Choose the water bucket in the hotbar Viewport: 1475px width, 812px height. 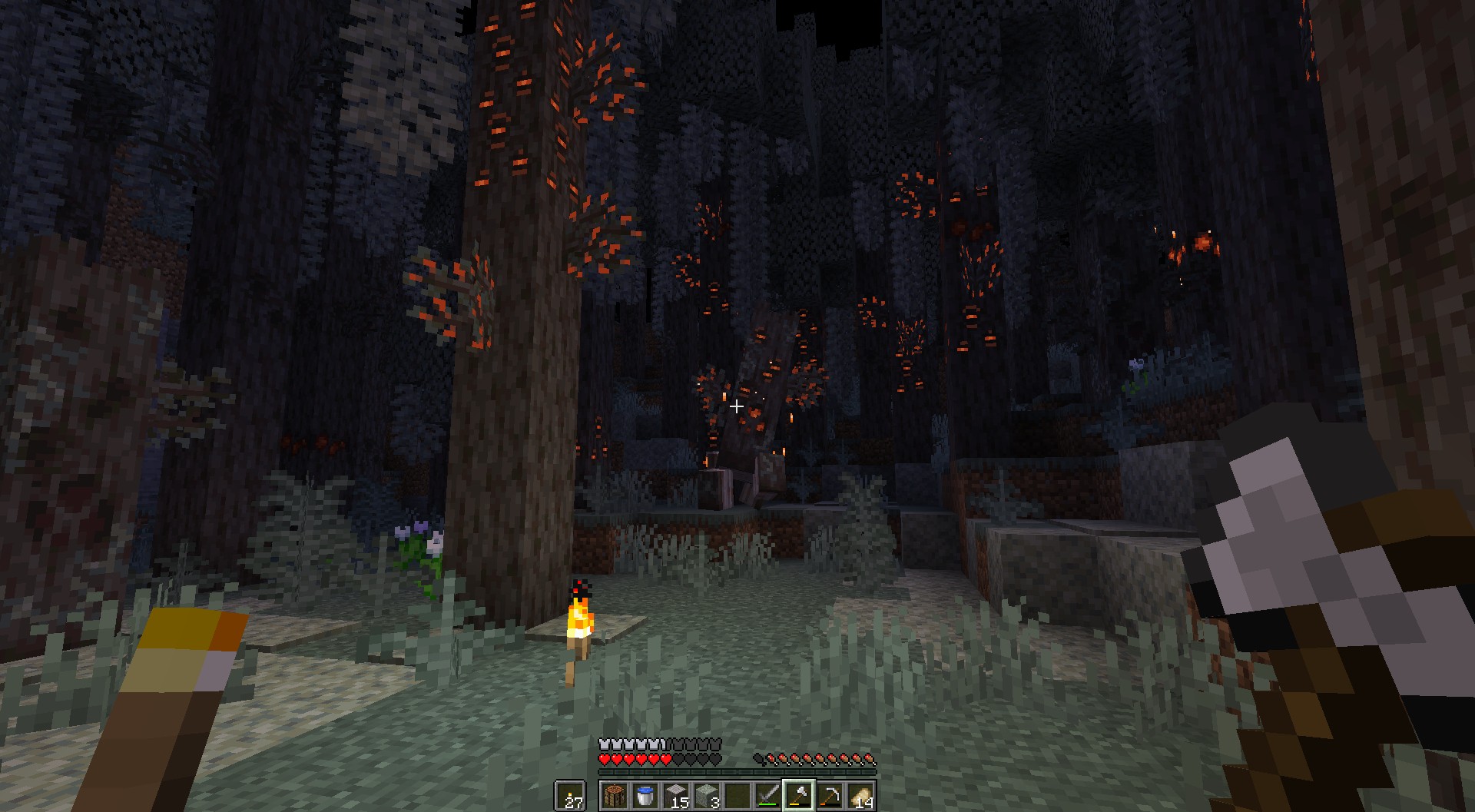(645, 796)
